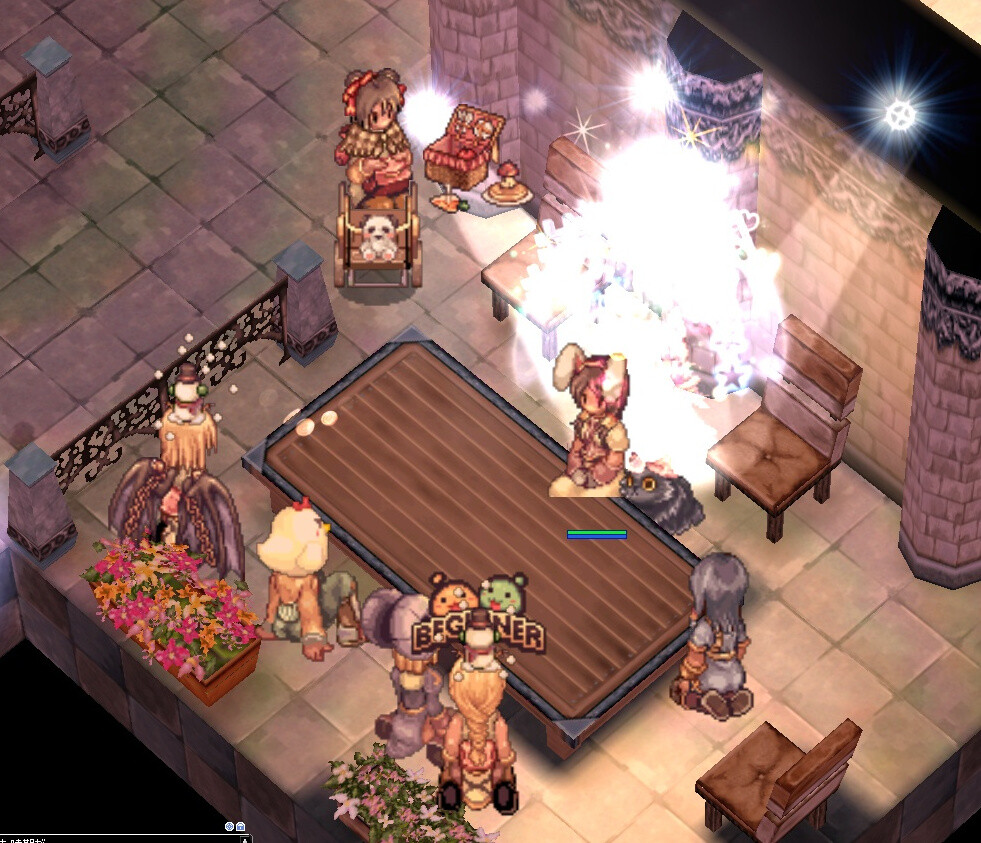The height and width of the screenshot is (843, 981).
Task: Toggle the chat window lock icon
Action: coord(241,827)
